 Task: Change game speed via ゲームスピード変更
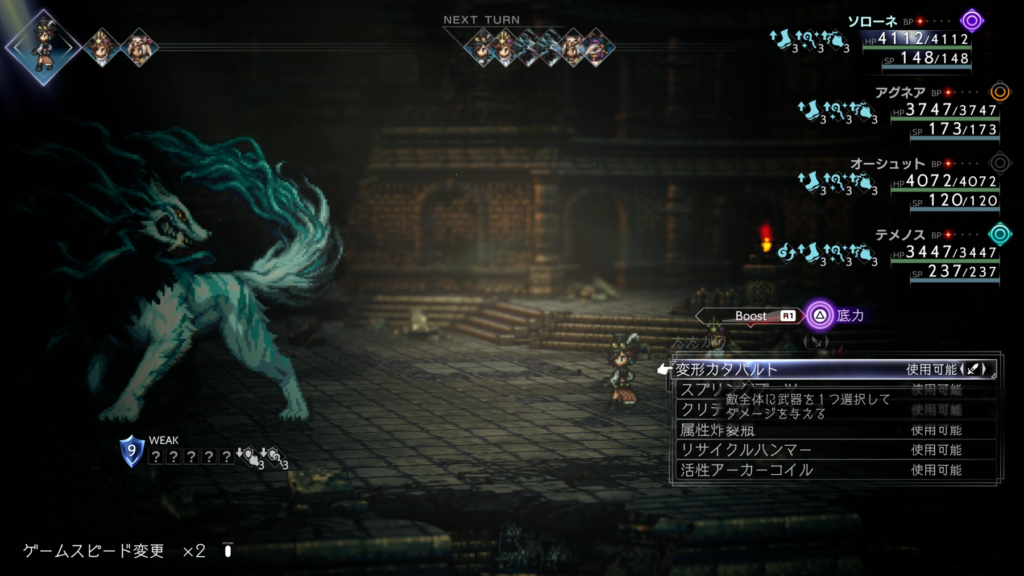click(94, 551)
